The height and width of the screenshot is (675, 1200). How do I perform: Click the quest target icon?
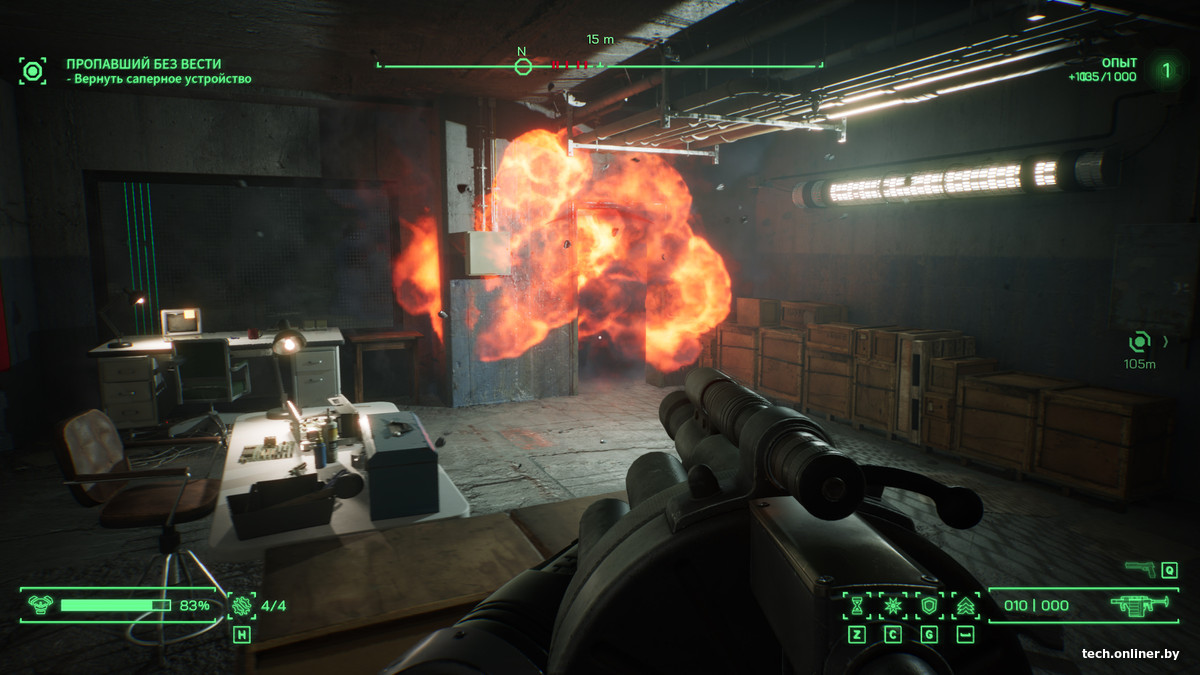coord(33,71)
